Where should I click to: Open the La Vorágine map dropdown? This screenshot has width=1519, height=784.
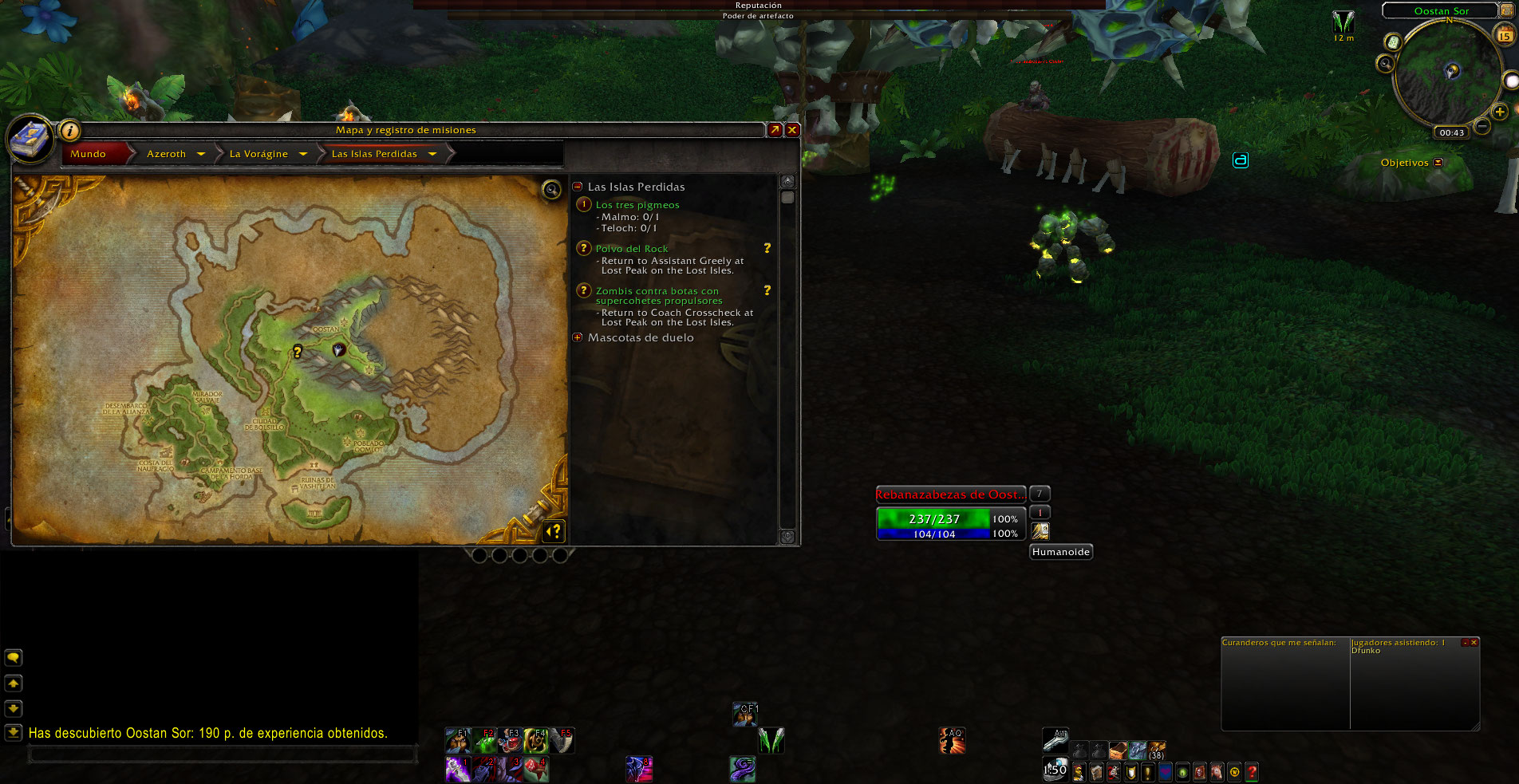click(x=303, y=154)
